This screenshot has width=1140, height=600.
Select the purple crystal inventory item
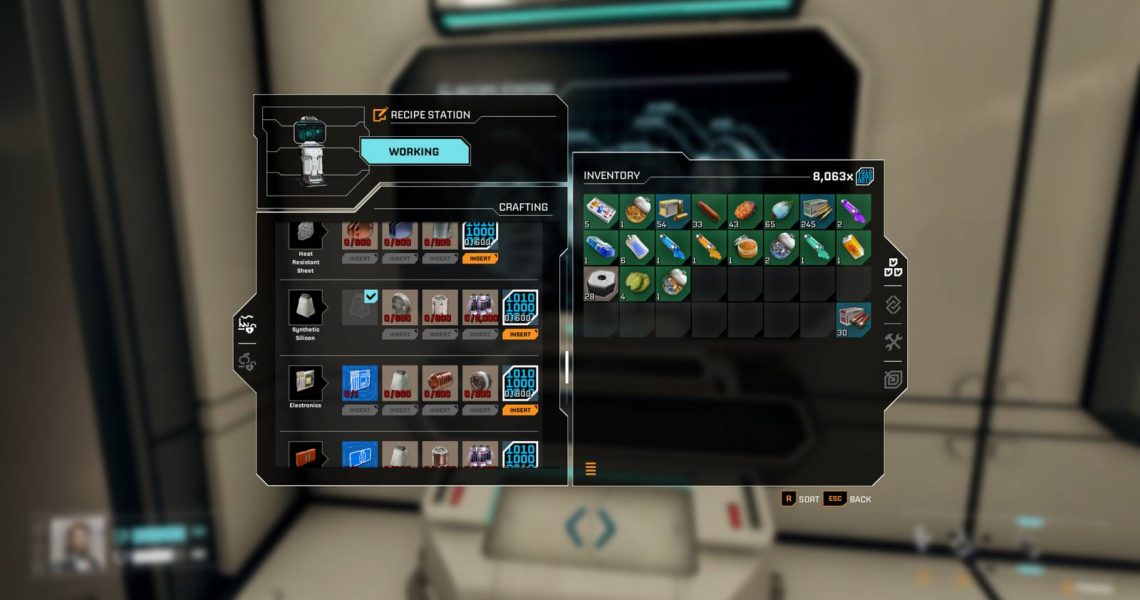pos(853,211)
